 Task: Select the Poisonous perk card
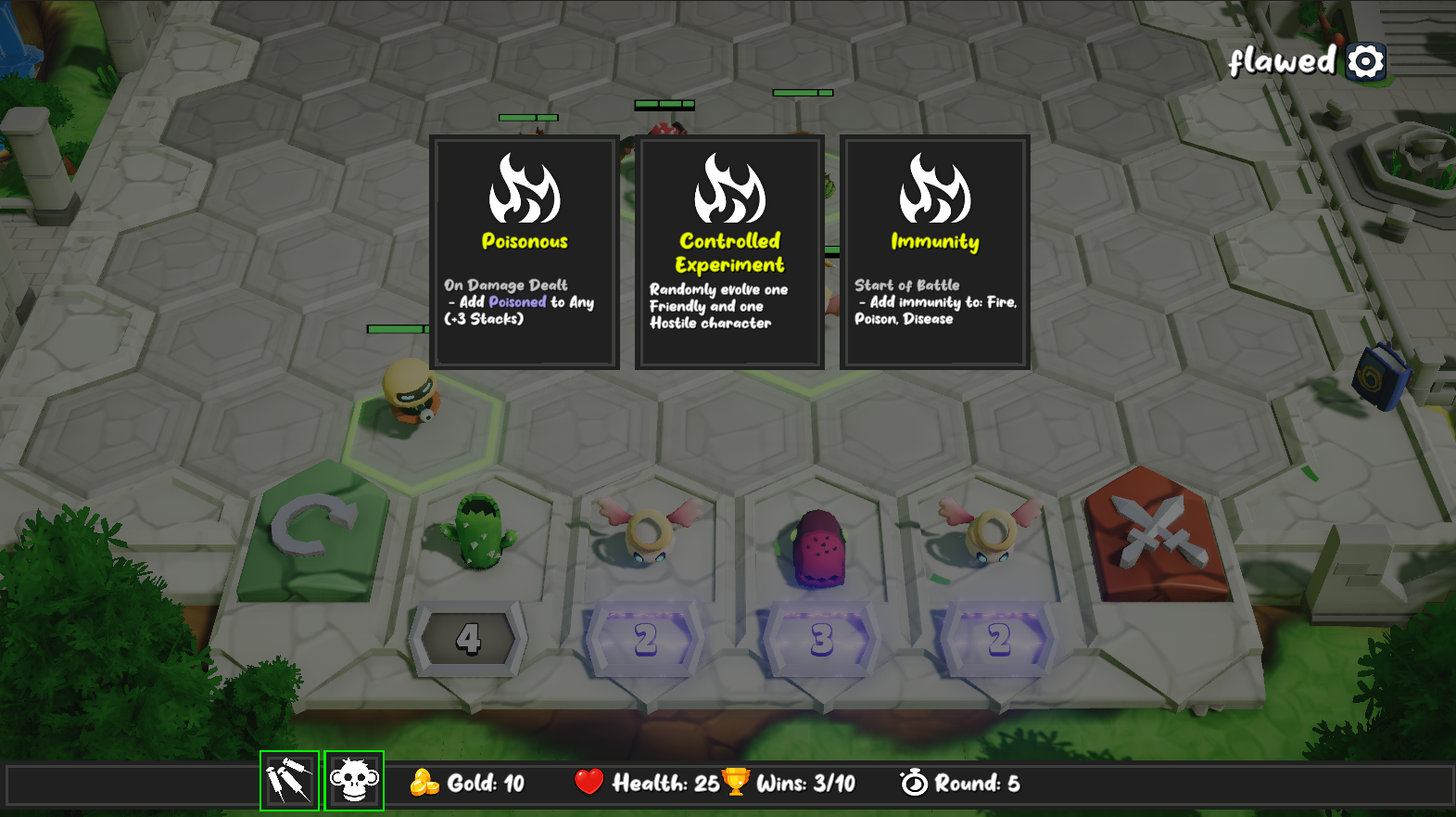[x=525, y=250]
